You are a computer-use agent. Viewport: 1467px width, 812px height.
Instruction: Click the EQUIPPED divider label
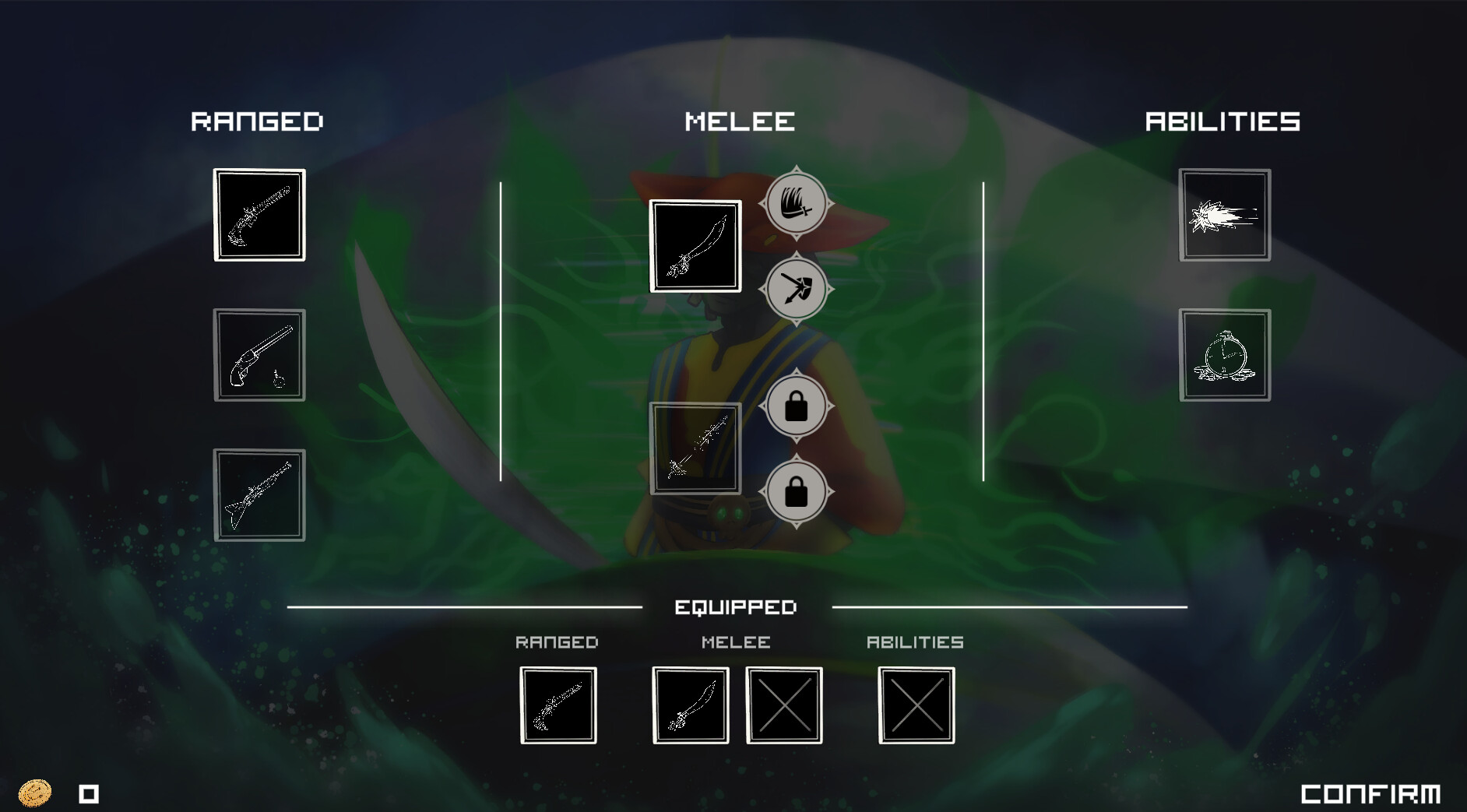point(737,606)
